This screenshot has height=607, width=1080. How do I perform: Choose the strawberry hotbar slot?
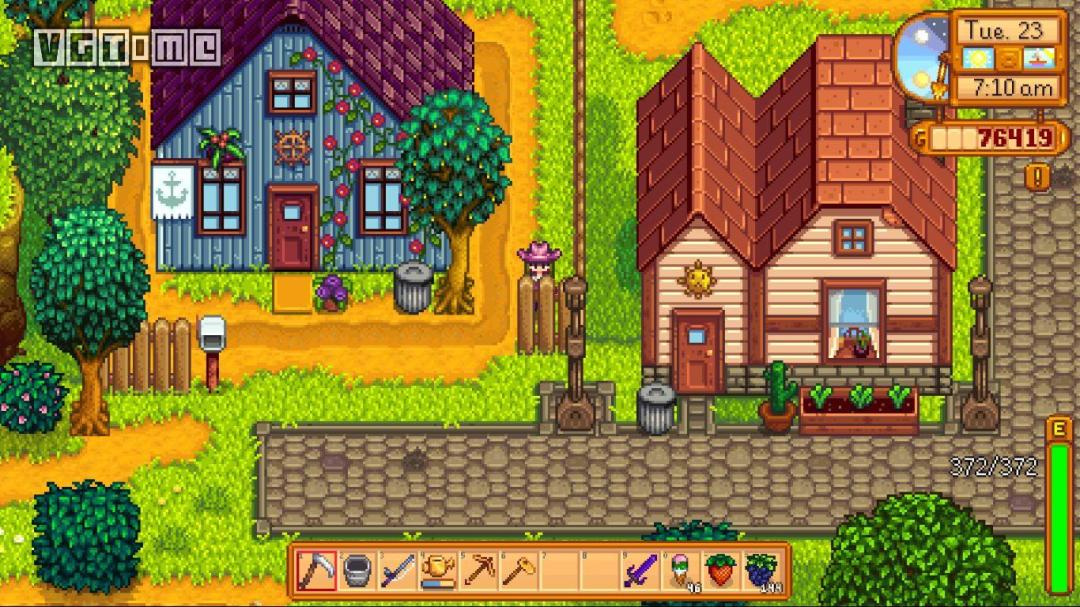721,571
